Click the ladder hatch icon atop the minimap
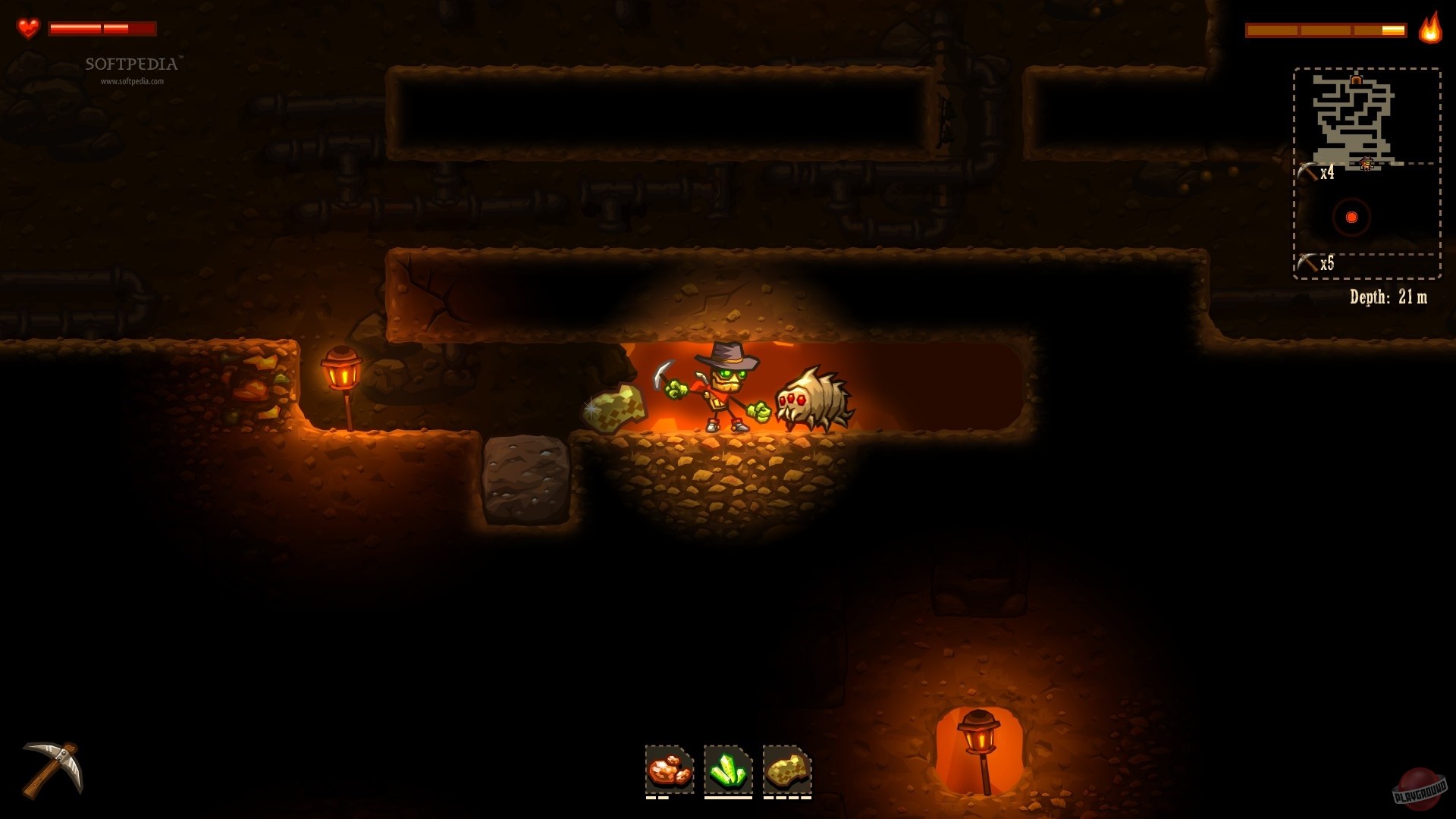This screenshot has width=1456, height=819. click(1357, 80)
